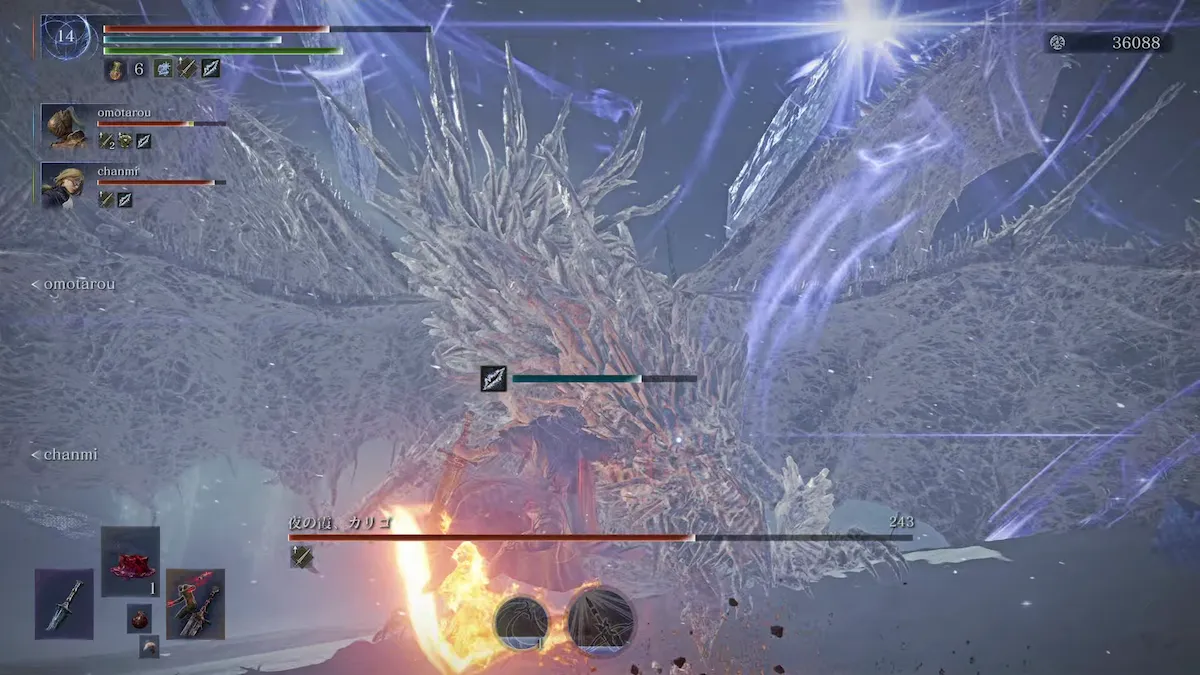Click the level 14 emblem

point(66,37)
